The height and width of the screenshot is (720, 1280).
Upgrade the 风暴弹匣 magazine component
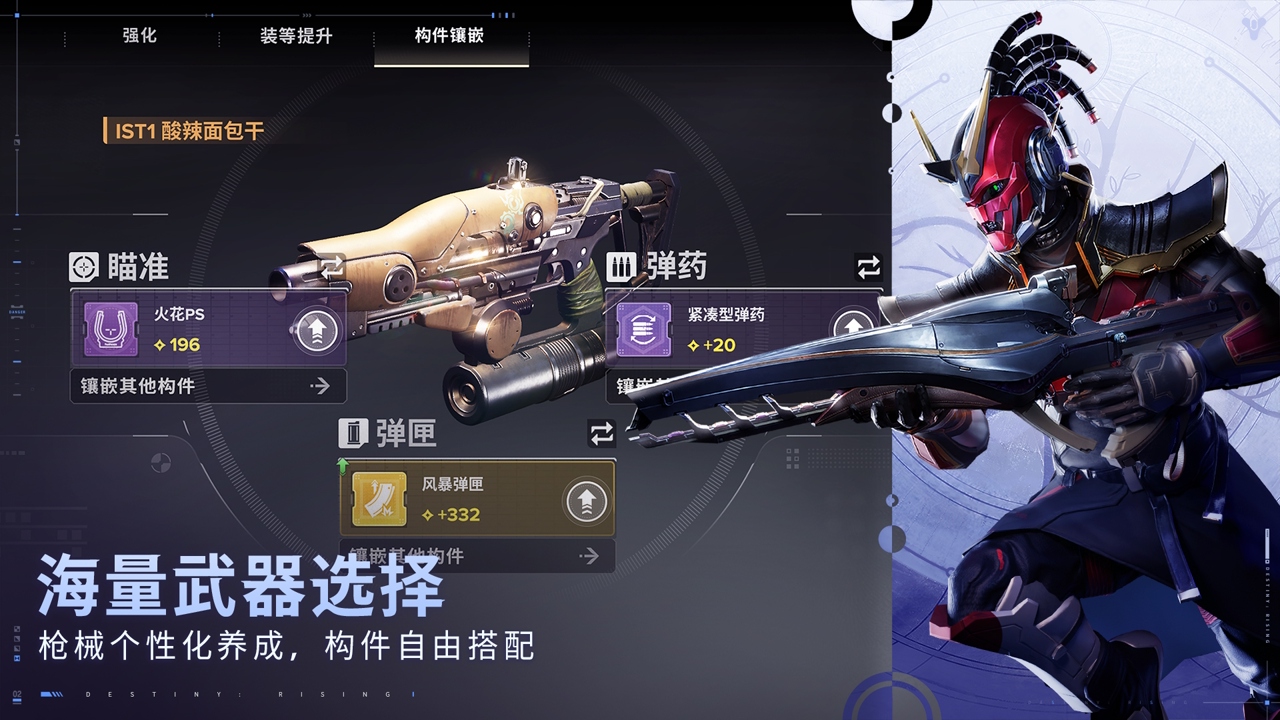586,500
